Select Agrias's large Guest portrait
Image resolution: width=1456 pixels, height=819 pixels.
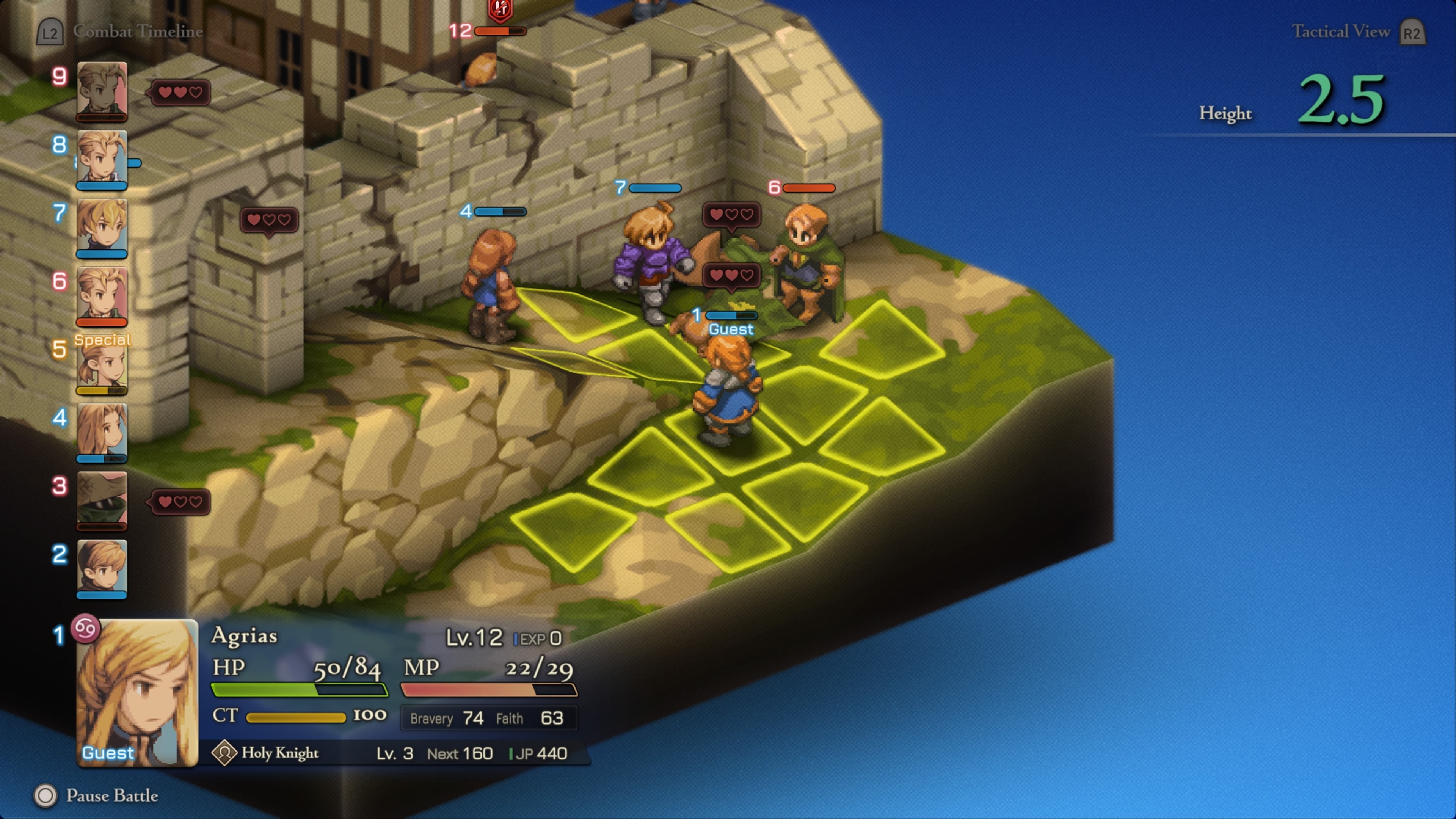tap(137, 692)
